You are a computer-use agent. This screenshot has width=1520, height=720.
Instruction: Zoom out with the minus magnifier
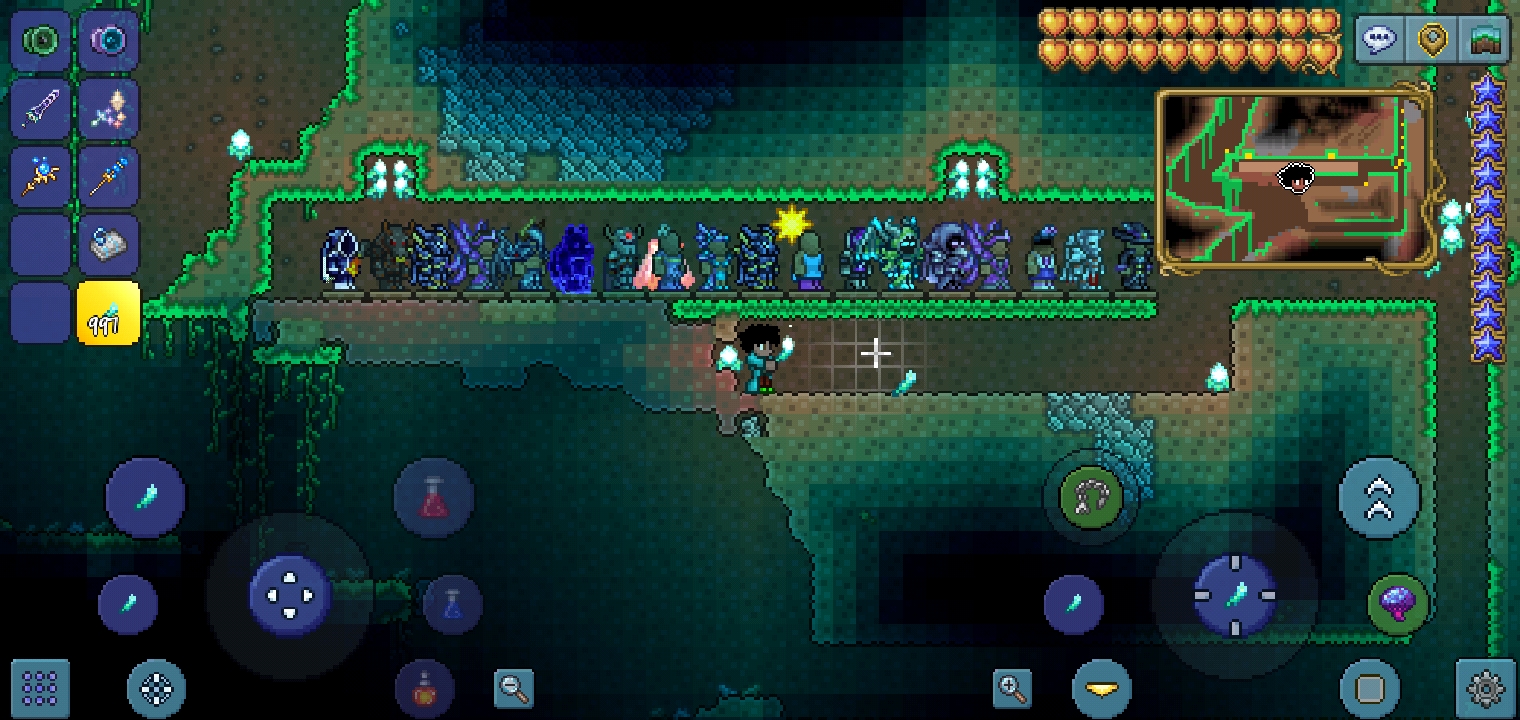(514, 688)
